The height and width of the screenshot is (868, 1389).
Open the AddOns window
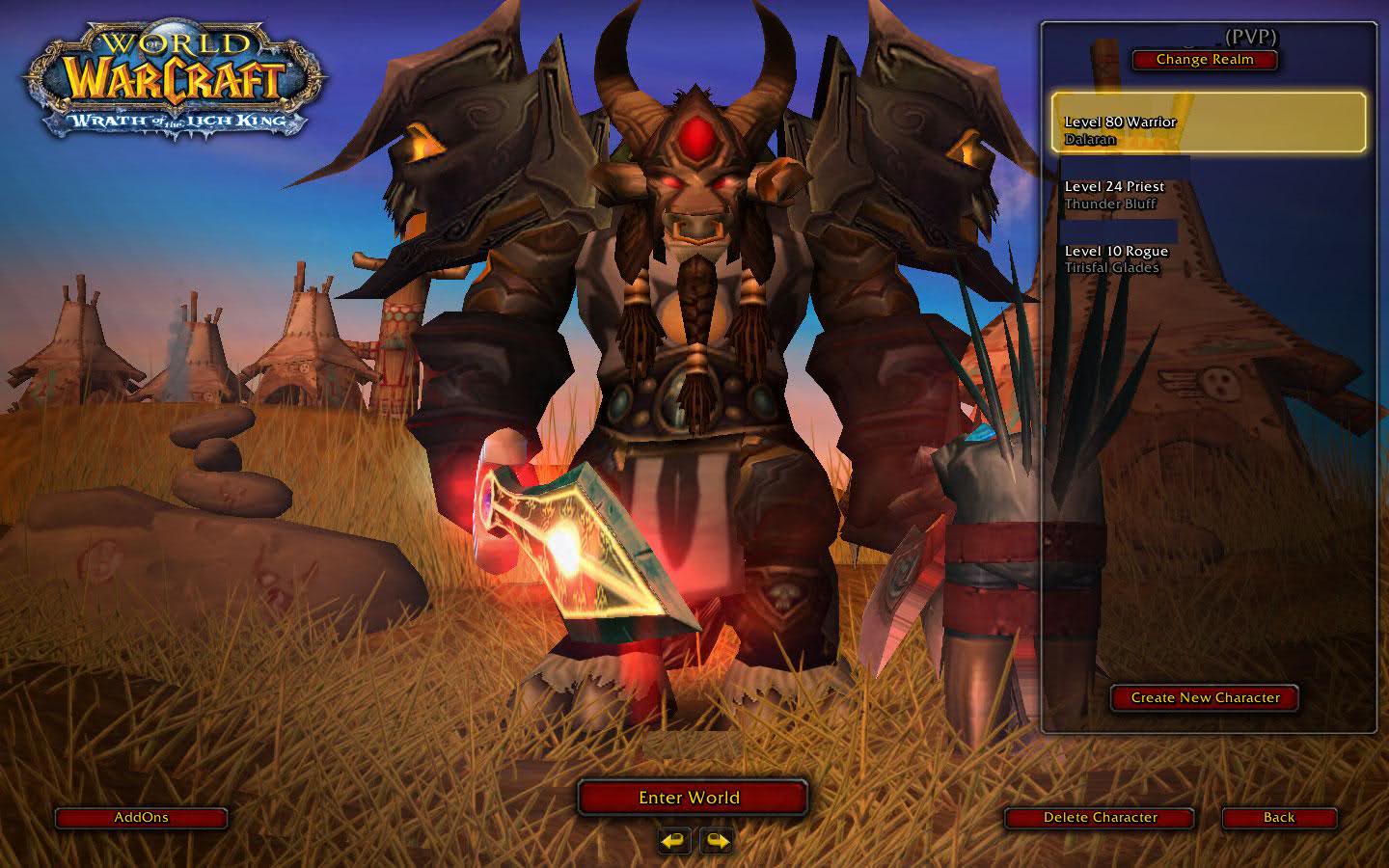pyautogui.click(x=141, y=818)
